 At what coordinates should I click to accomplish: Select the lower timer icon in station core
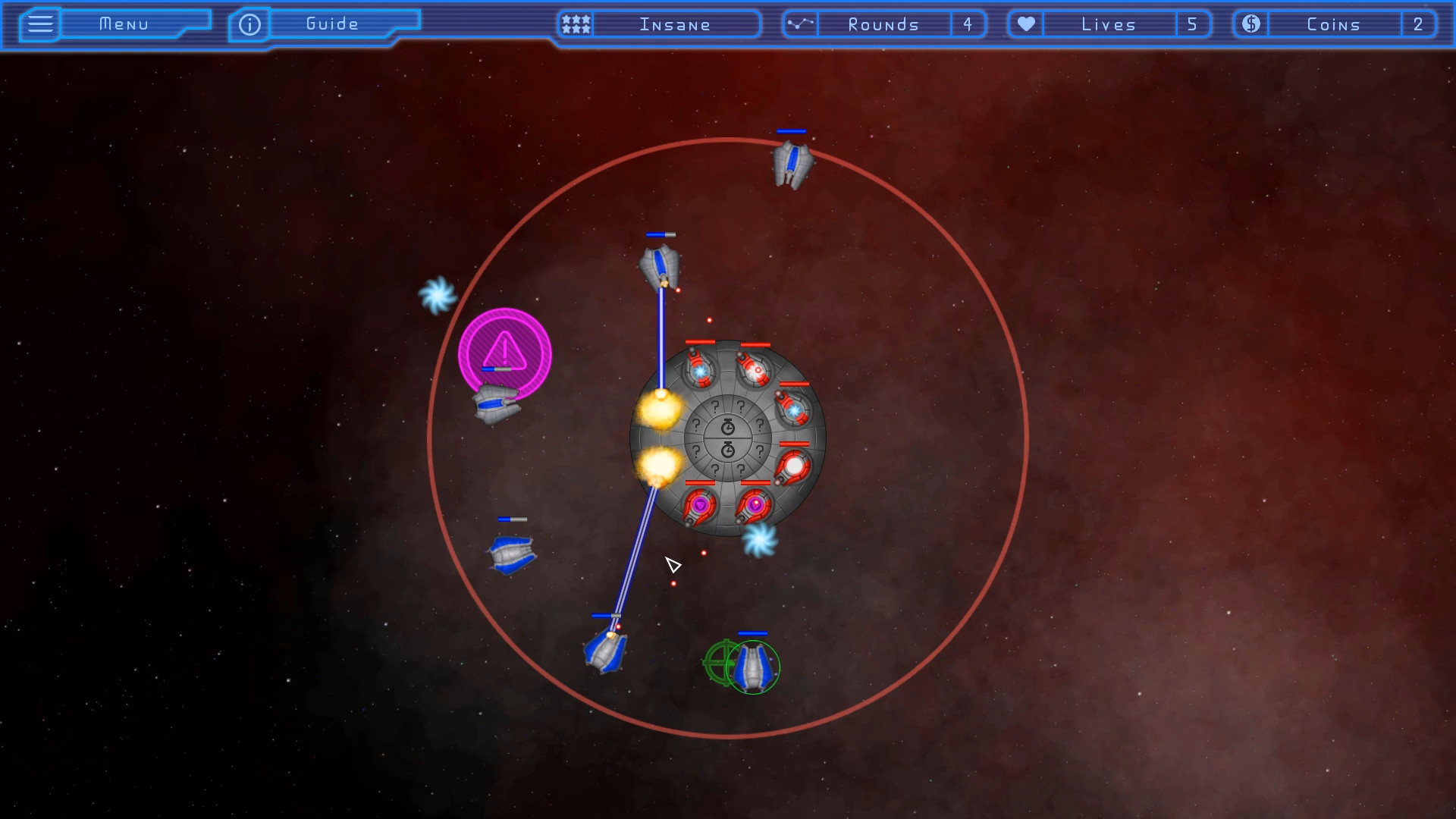[728, 449]
